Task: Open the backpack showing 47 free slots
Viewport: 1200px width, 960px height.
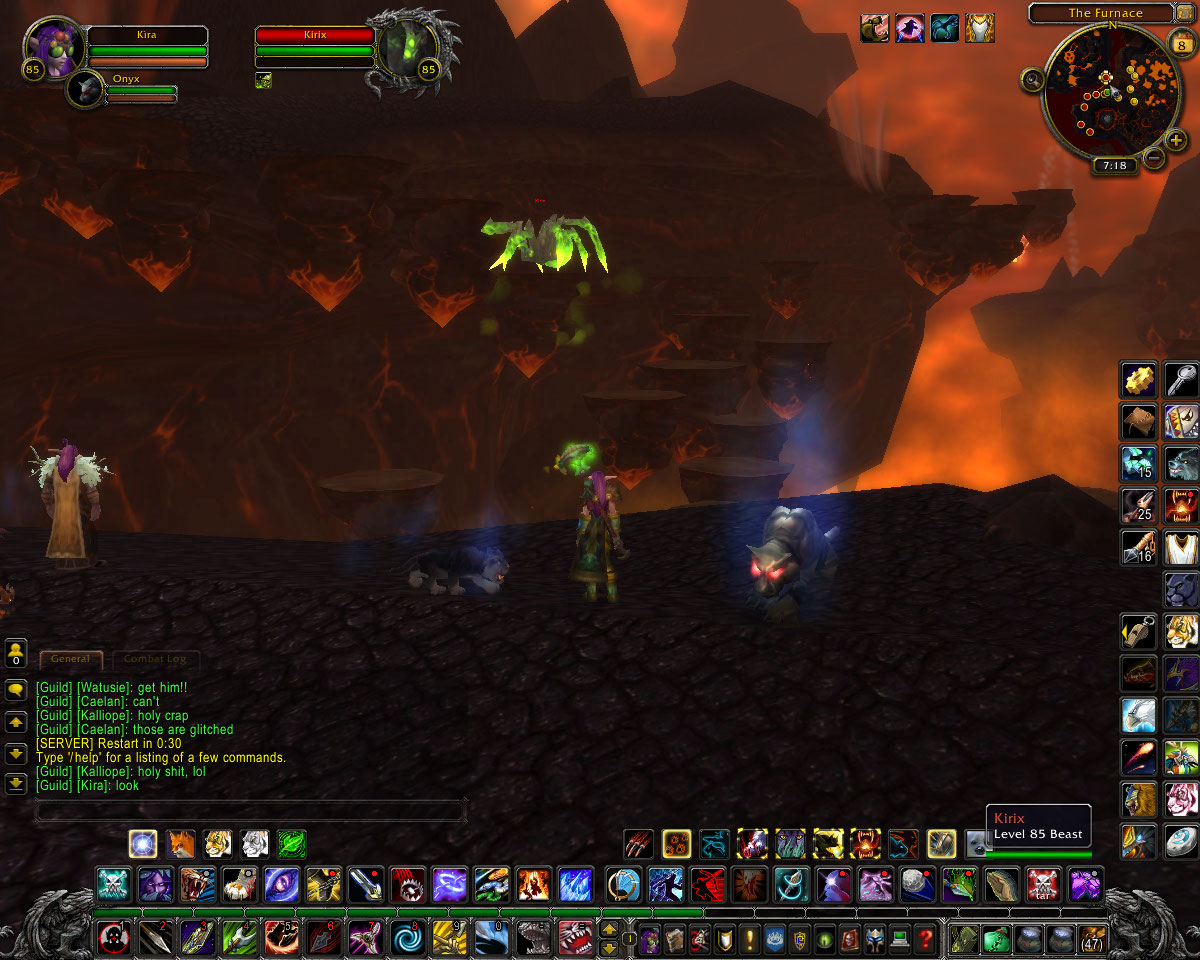Action: pyautogui.click(x=1091, y=939)
